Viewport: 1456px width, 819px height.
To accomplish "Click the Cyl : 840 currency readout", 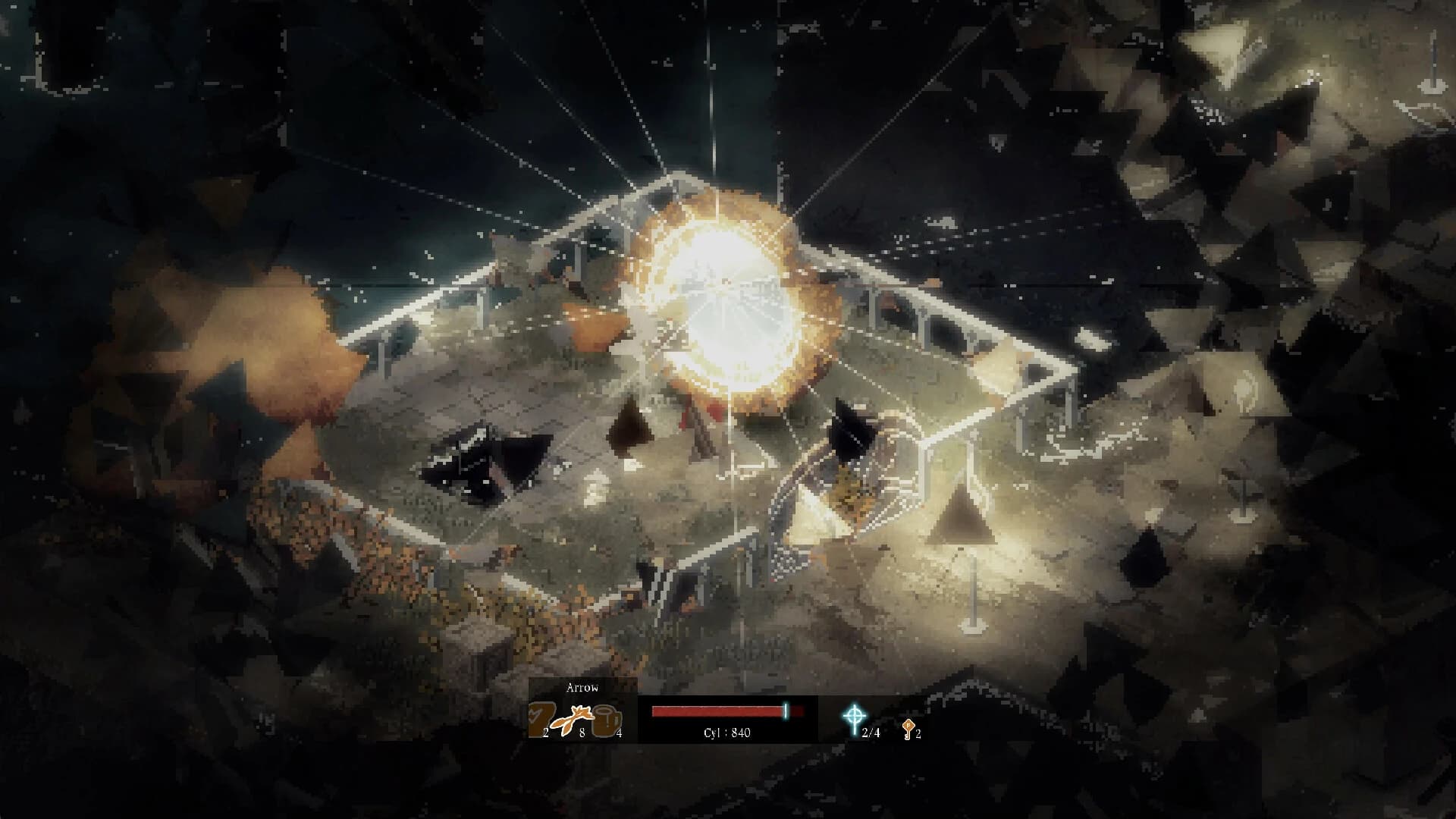I will pos(726,732).
